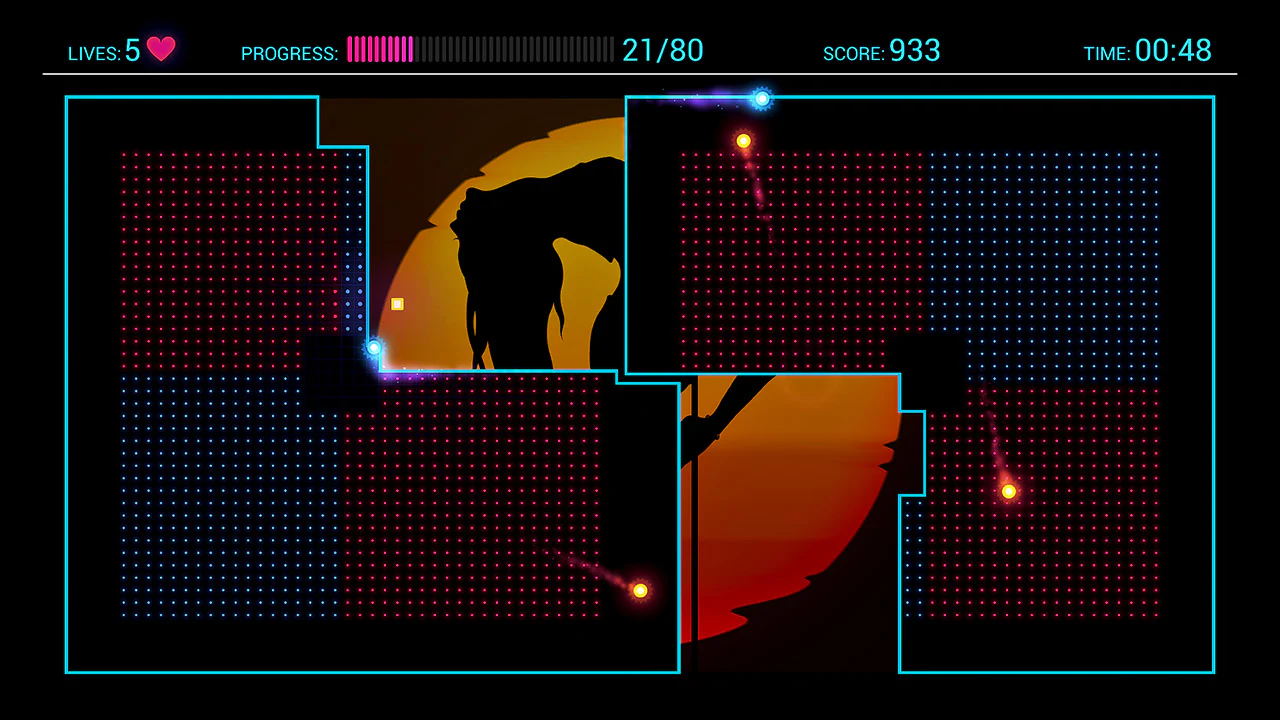Expand the lower-left game region

tap(370, 520)
